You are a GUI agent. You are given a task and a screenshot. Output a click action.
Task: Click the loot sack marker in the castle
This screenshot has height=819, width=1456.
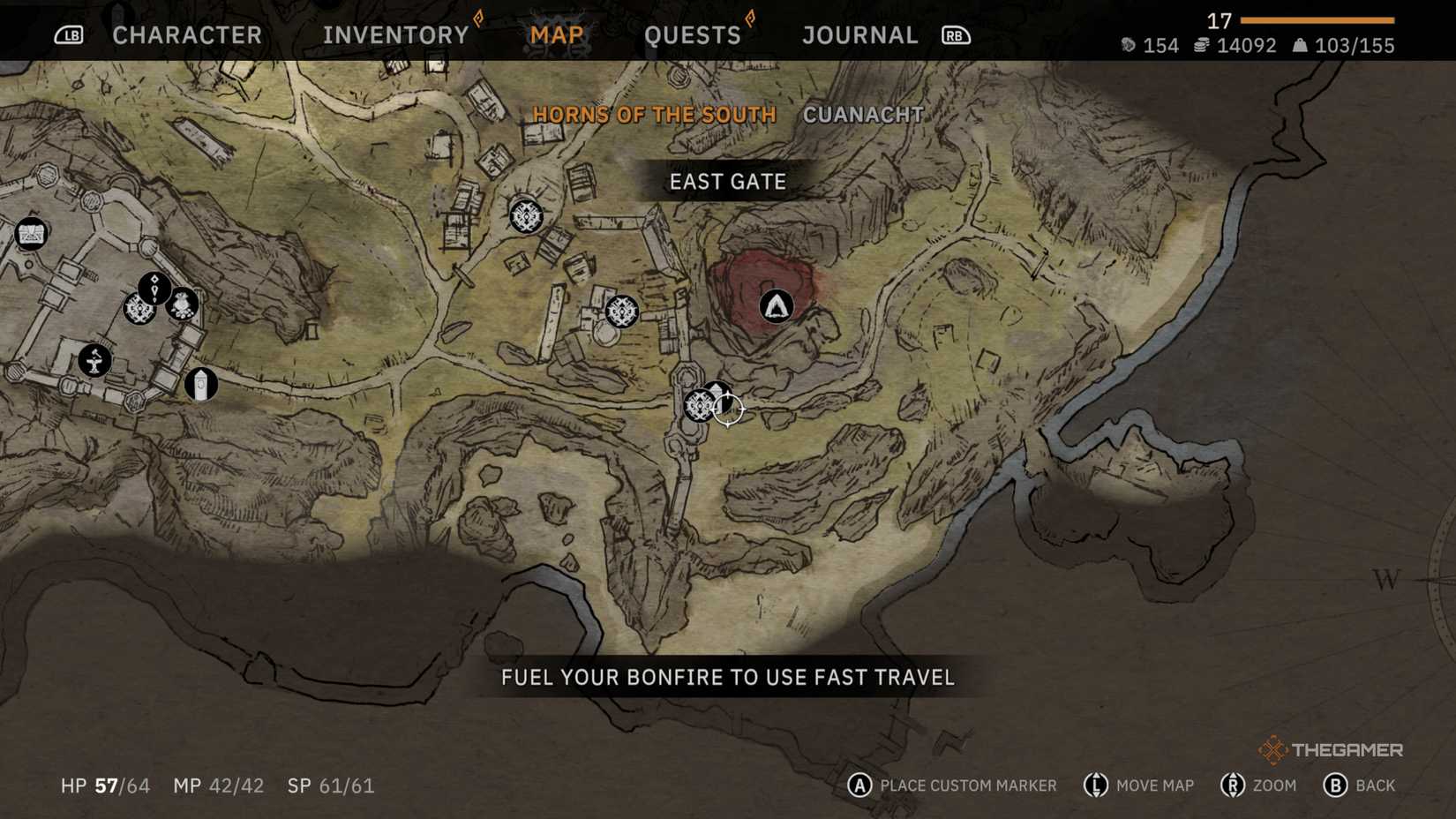point(183,304)
